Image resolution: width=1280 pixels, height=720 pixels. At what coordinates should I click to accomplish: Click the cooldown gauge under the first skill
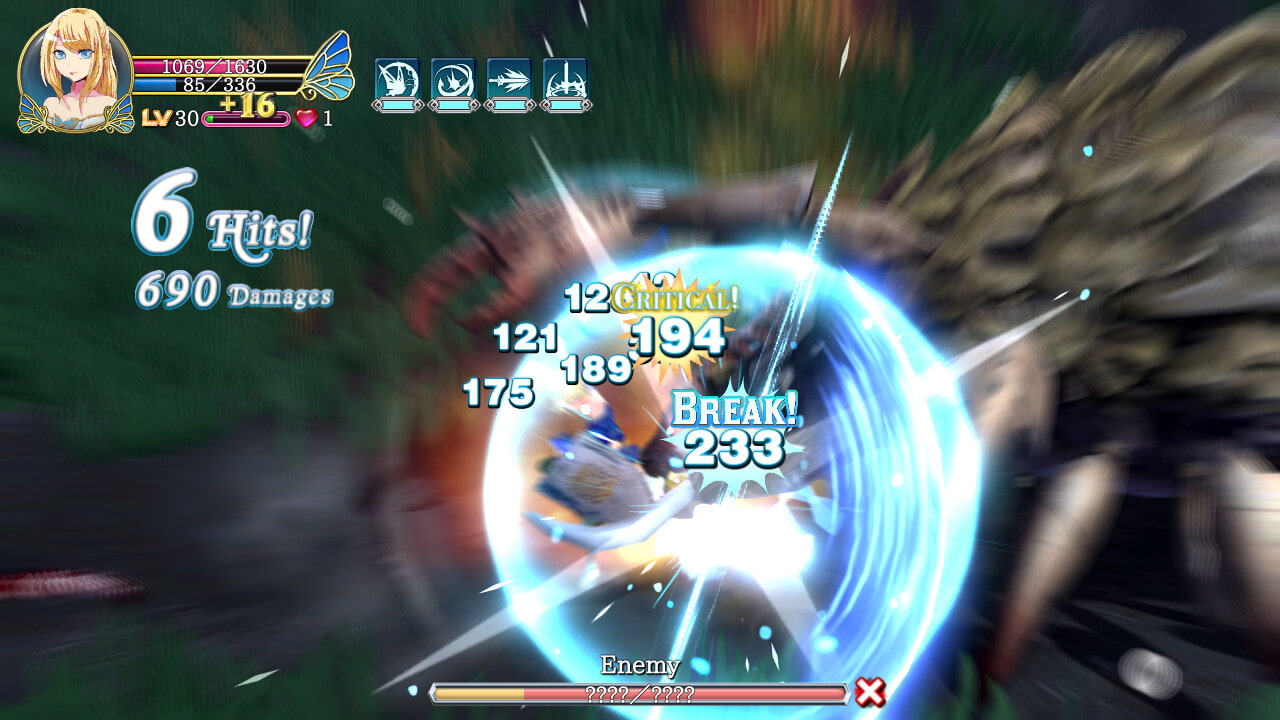[x=400, y=107]
